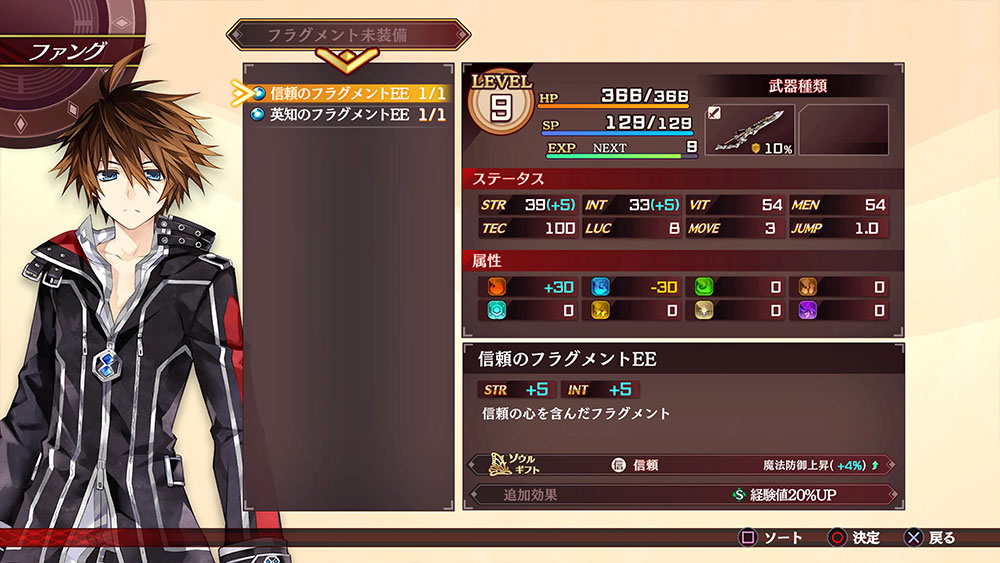
Task: Click the equipped sword weapon slot
Action: point(750,130)
